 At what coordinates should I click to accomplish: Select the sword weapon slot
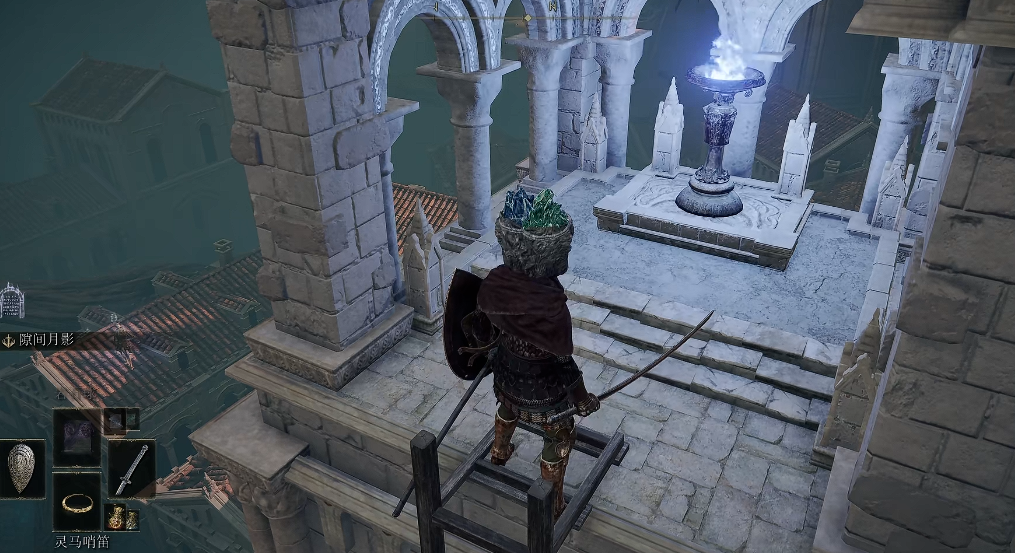coord(131,468)
